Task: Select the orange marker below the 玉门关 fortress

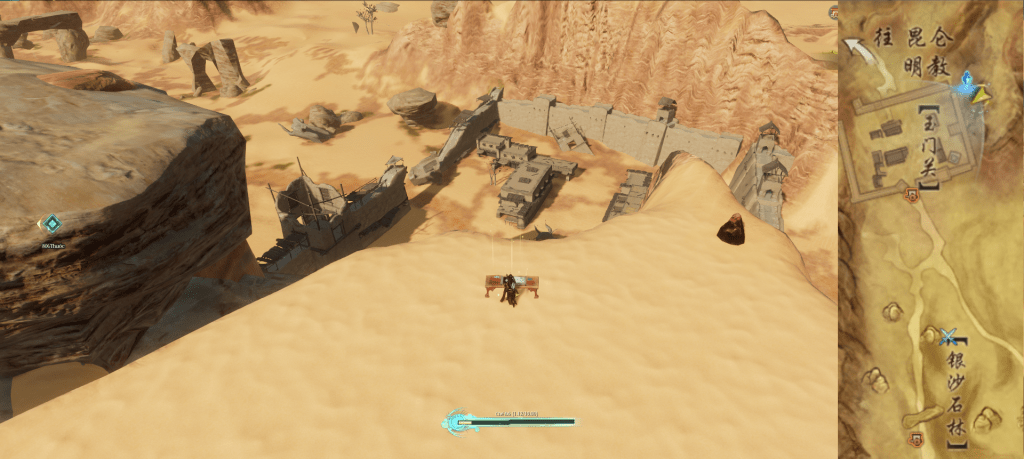Action: pos(910,196)
